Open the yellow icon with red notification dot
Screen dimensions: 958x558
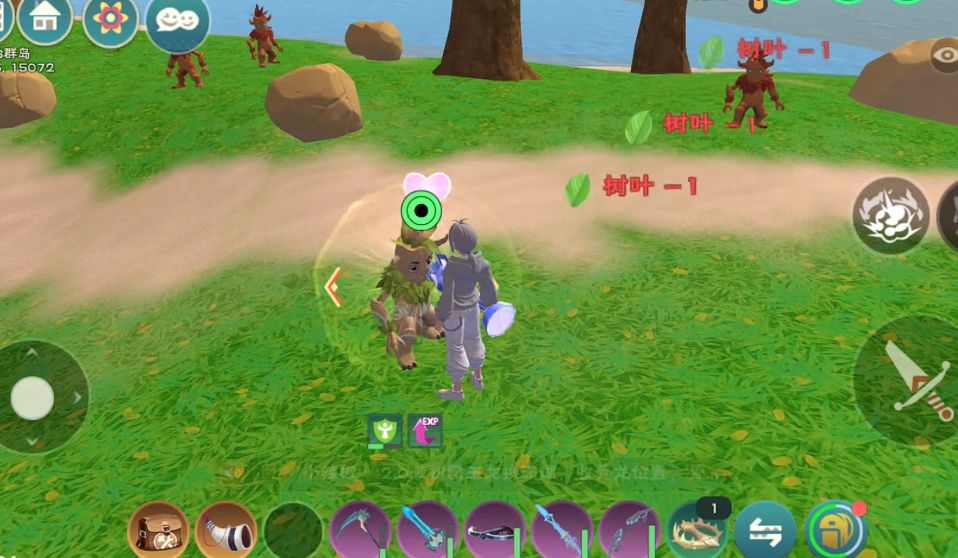coord(836,531)
